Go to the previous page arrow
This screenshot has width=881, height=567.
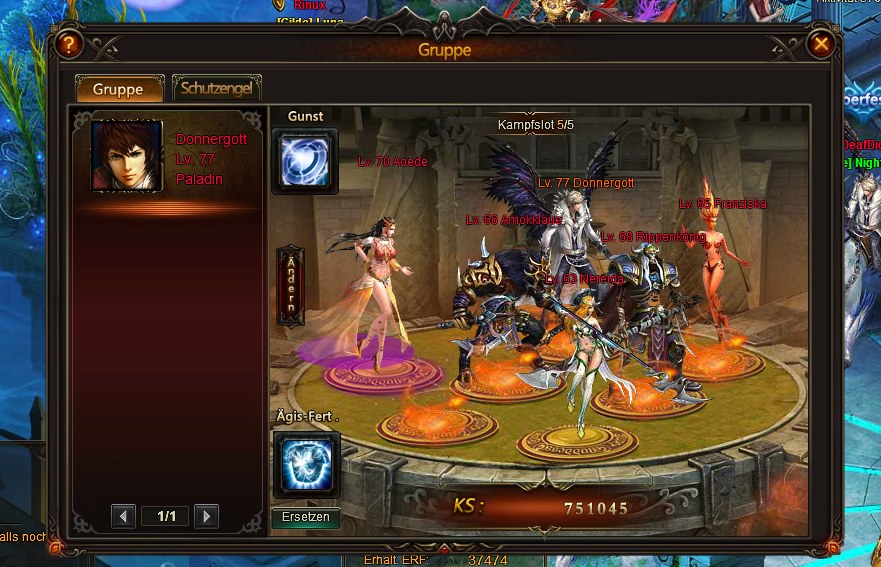(124, 516)
